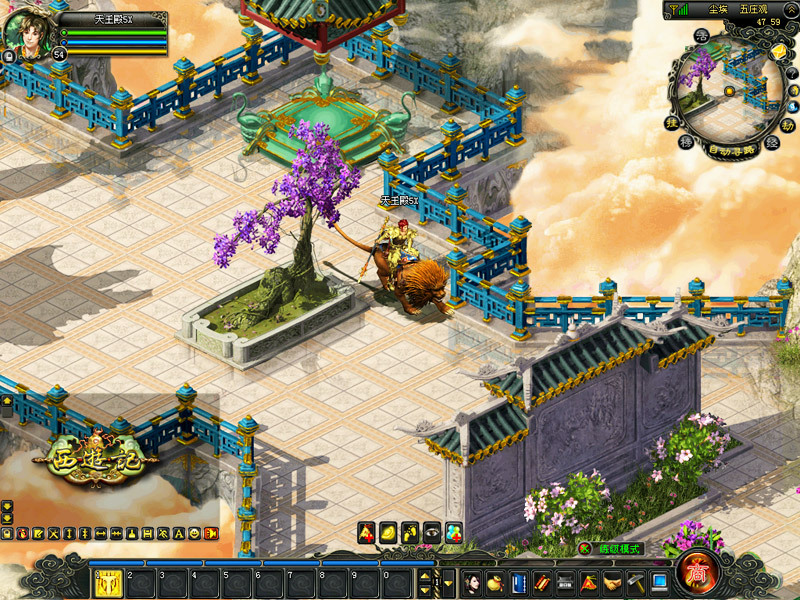Click the 挂 button beside the minimap

click(x=673, y=123)
